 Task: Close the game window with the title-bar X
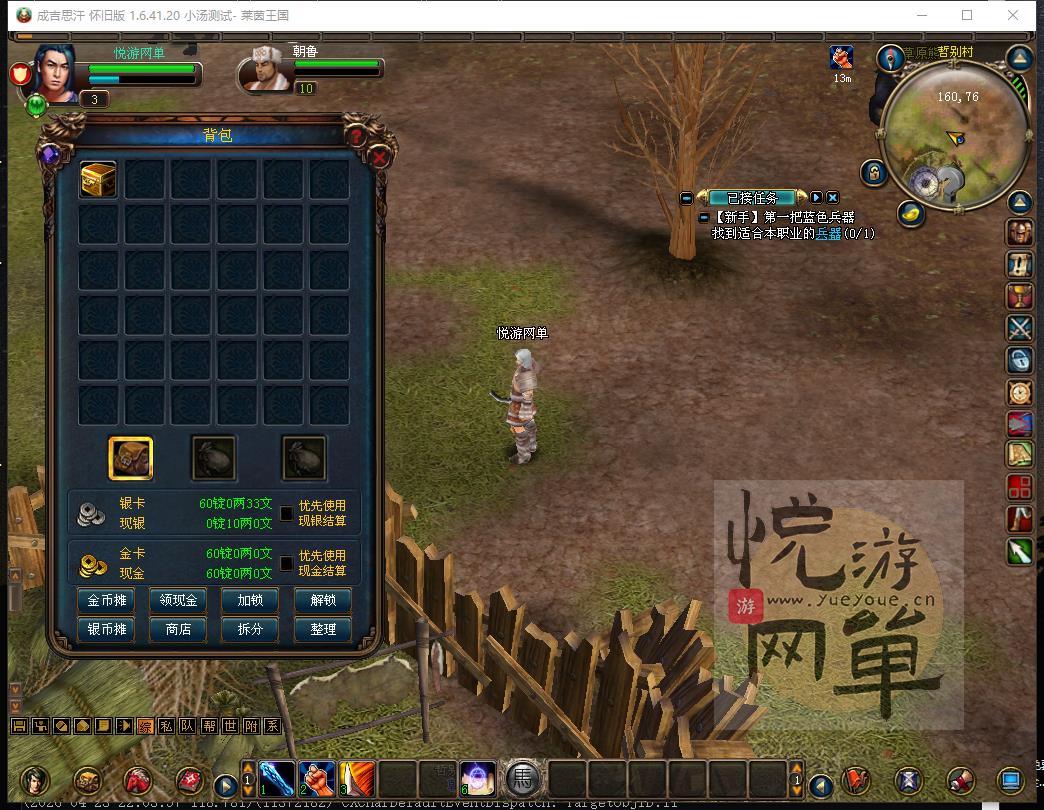[x=1013, y=15]
